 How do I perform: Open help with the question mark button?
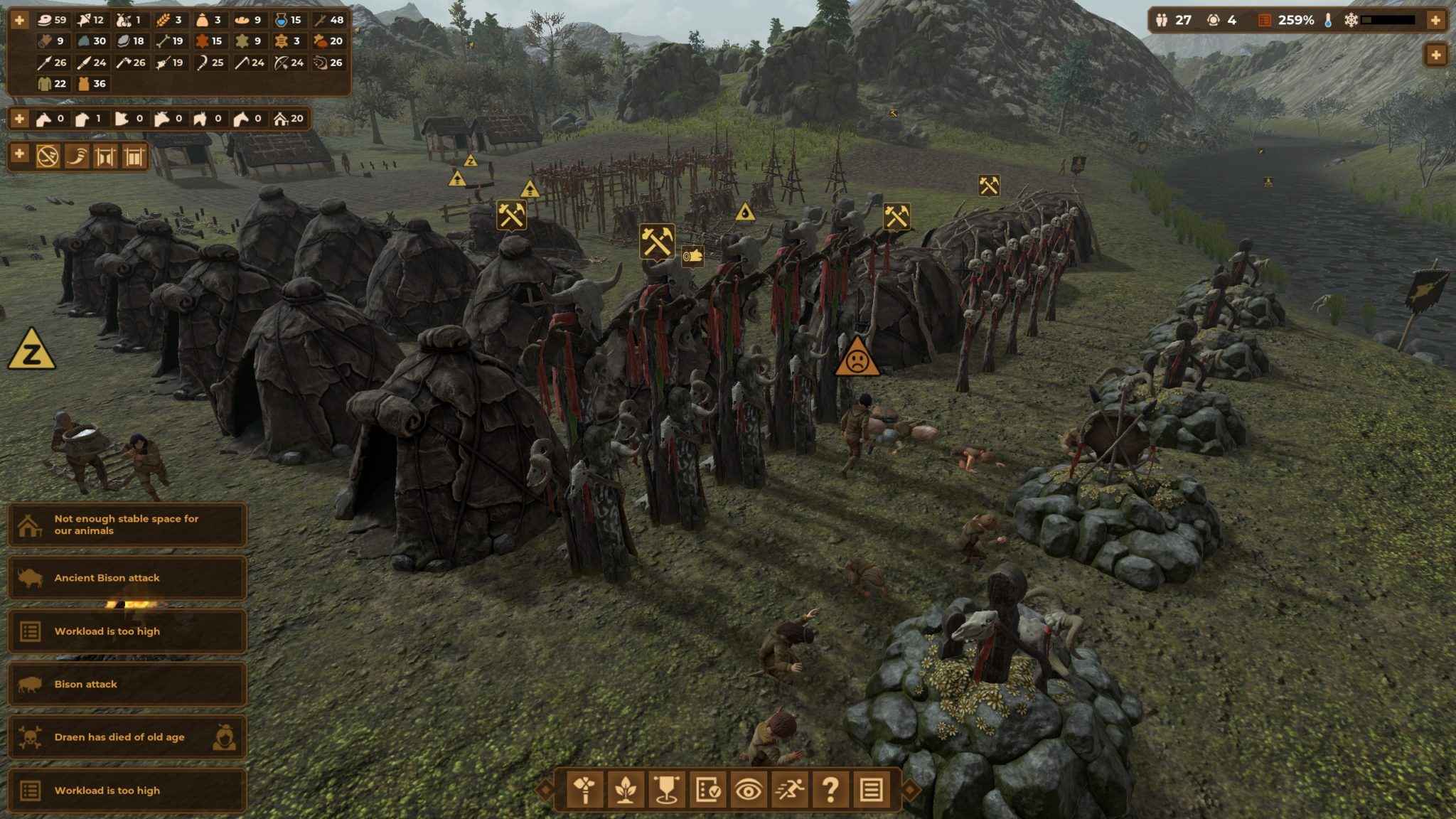830,789
